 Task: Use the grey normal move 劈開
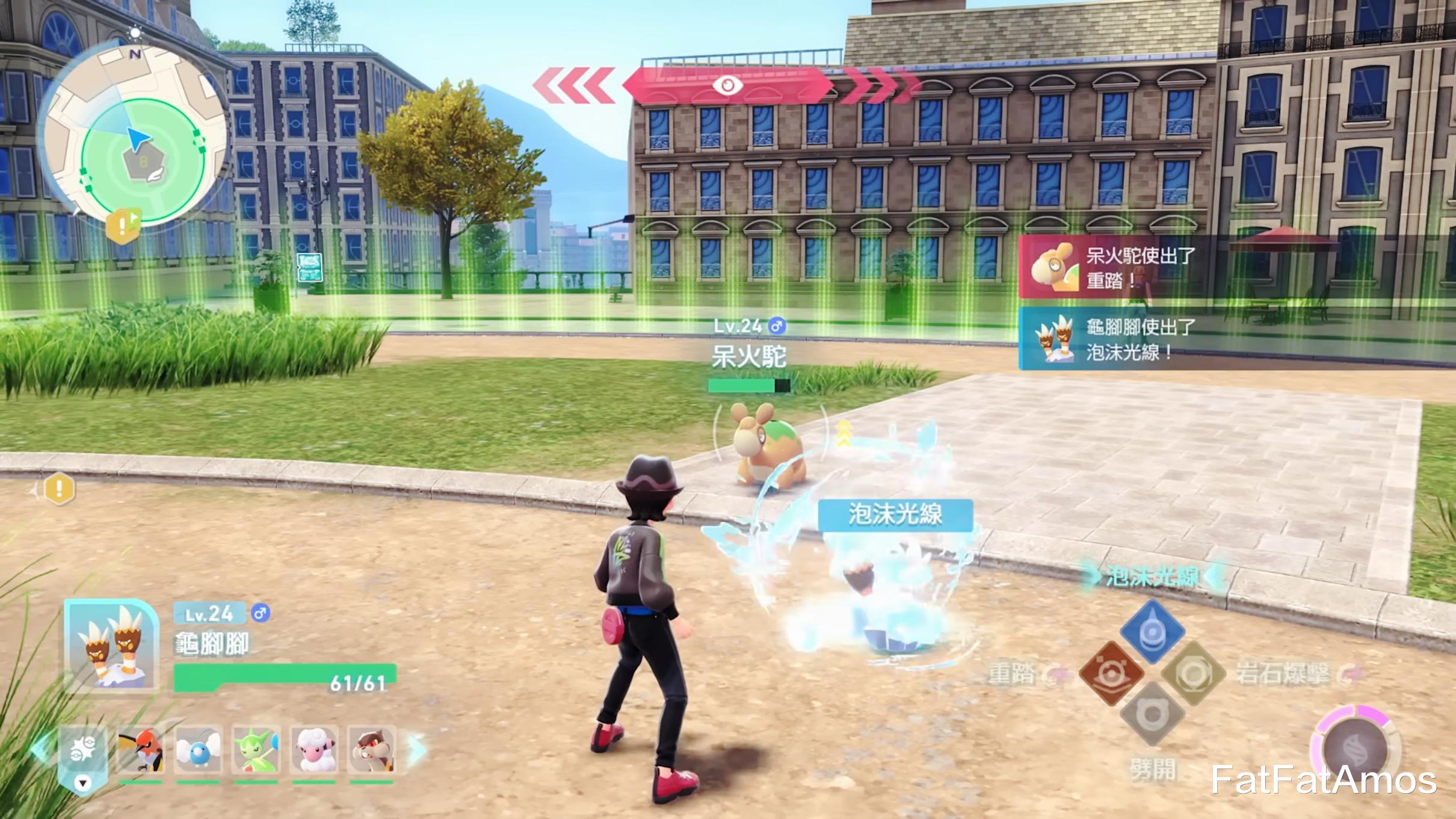(x=1152, y=715)
